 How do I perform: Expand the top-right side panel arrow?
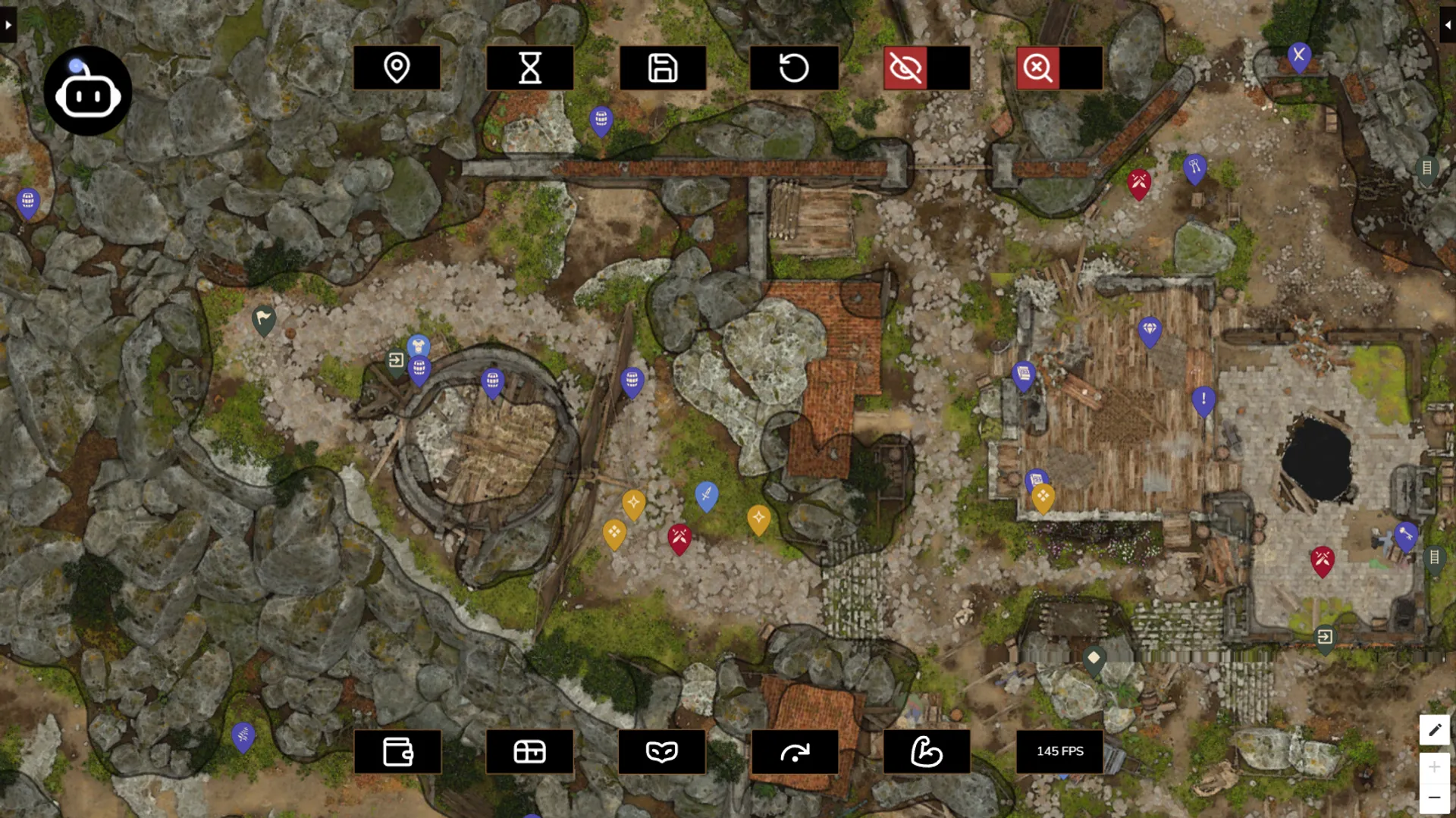[x=1447, y=25]
